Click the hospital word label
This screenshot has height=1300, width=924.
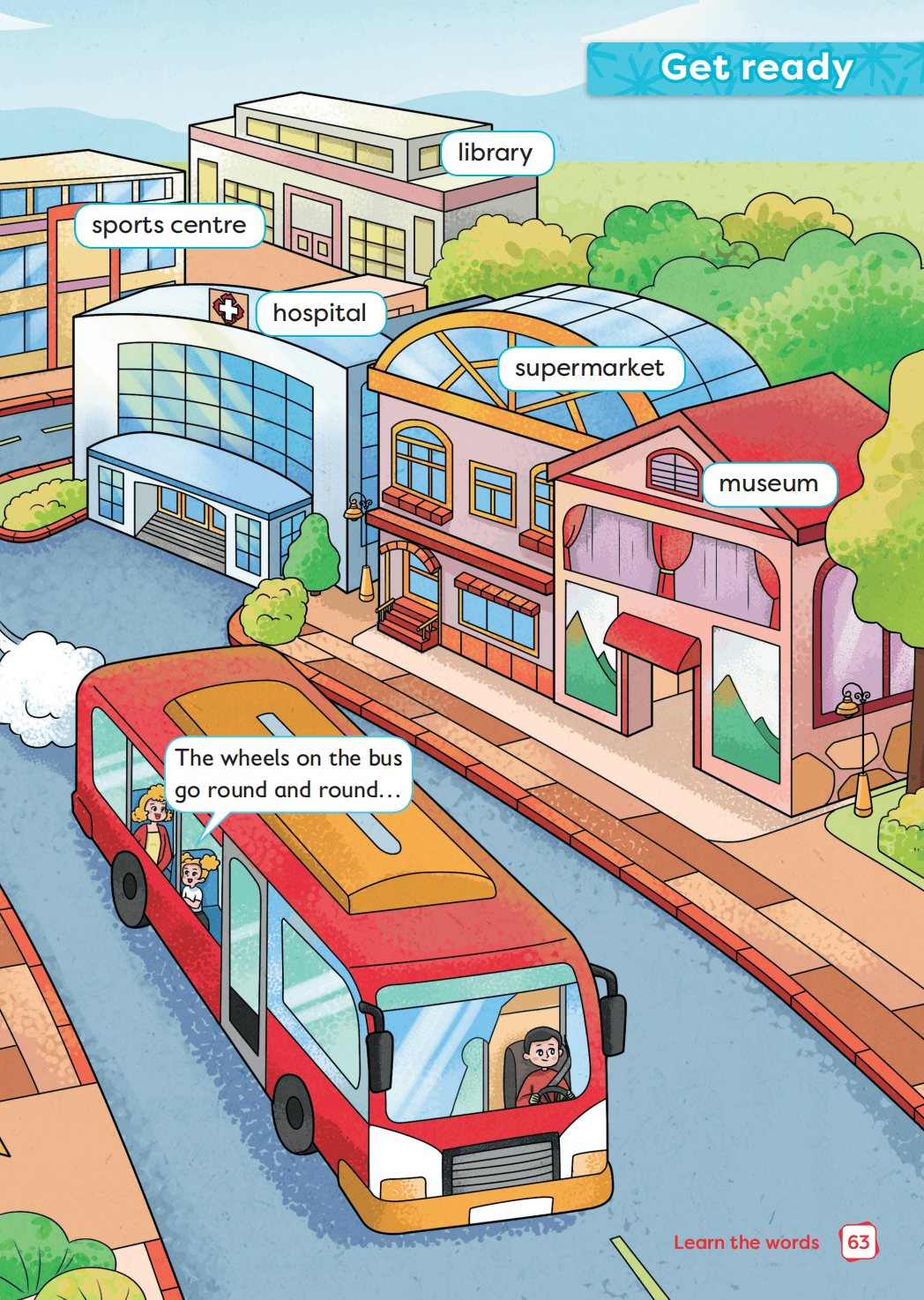(320, 313)
